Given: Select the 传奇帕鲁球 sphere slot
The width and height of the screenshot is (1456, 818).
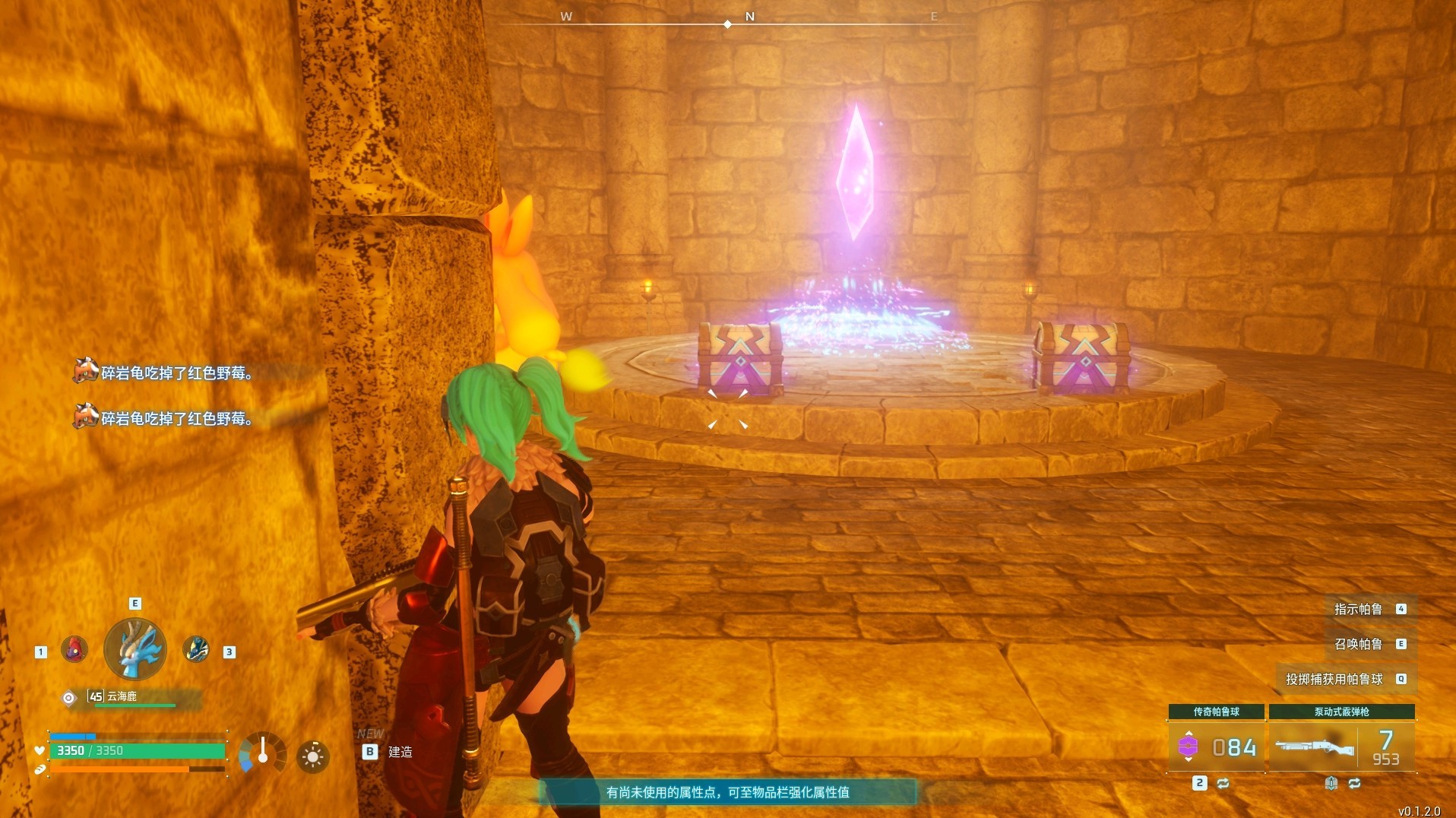Looking at the screenshot, I should click(x=1216, y=747).
